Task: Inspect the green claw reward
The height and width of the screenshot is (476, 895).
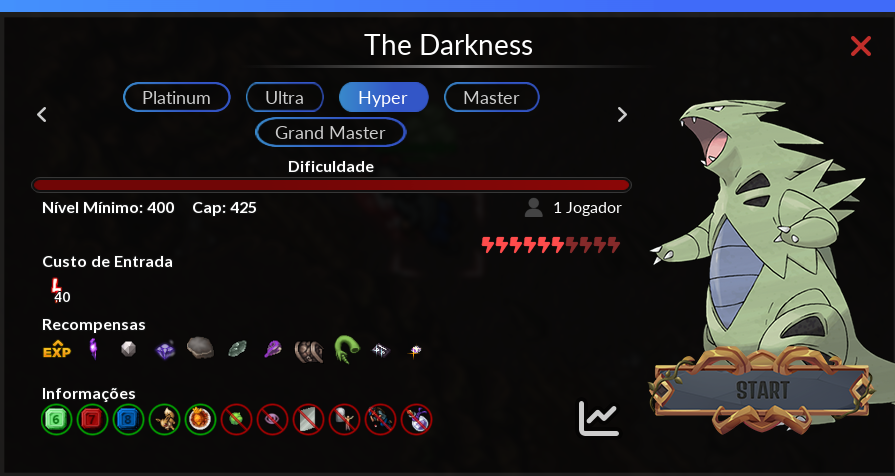Action: (346, 349)
